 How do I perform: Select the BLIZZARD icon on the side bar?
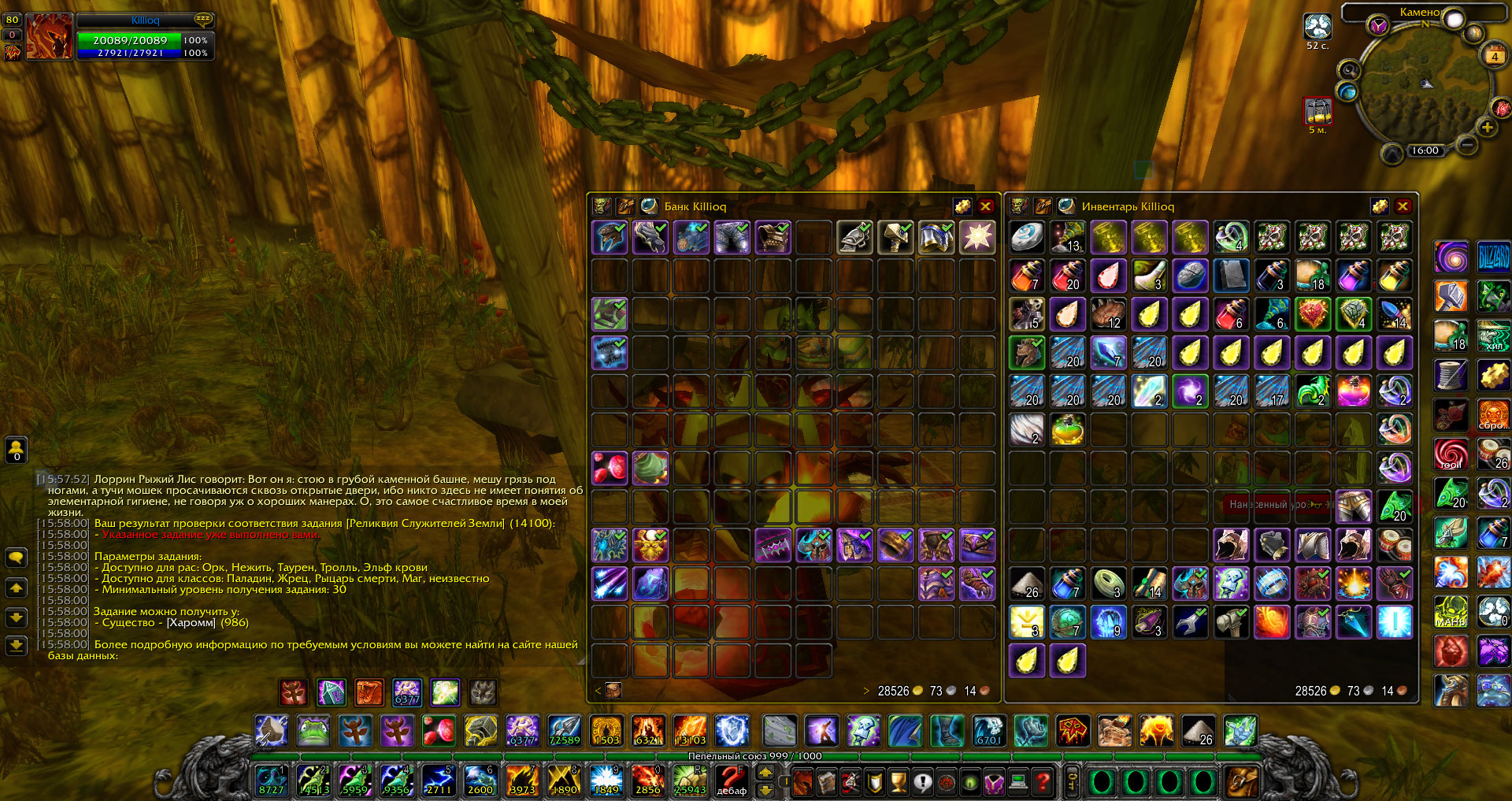coord(1493,258)
